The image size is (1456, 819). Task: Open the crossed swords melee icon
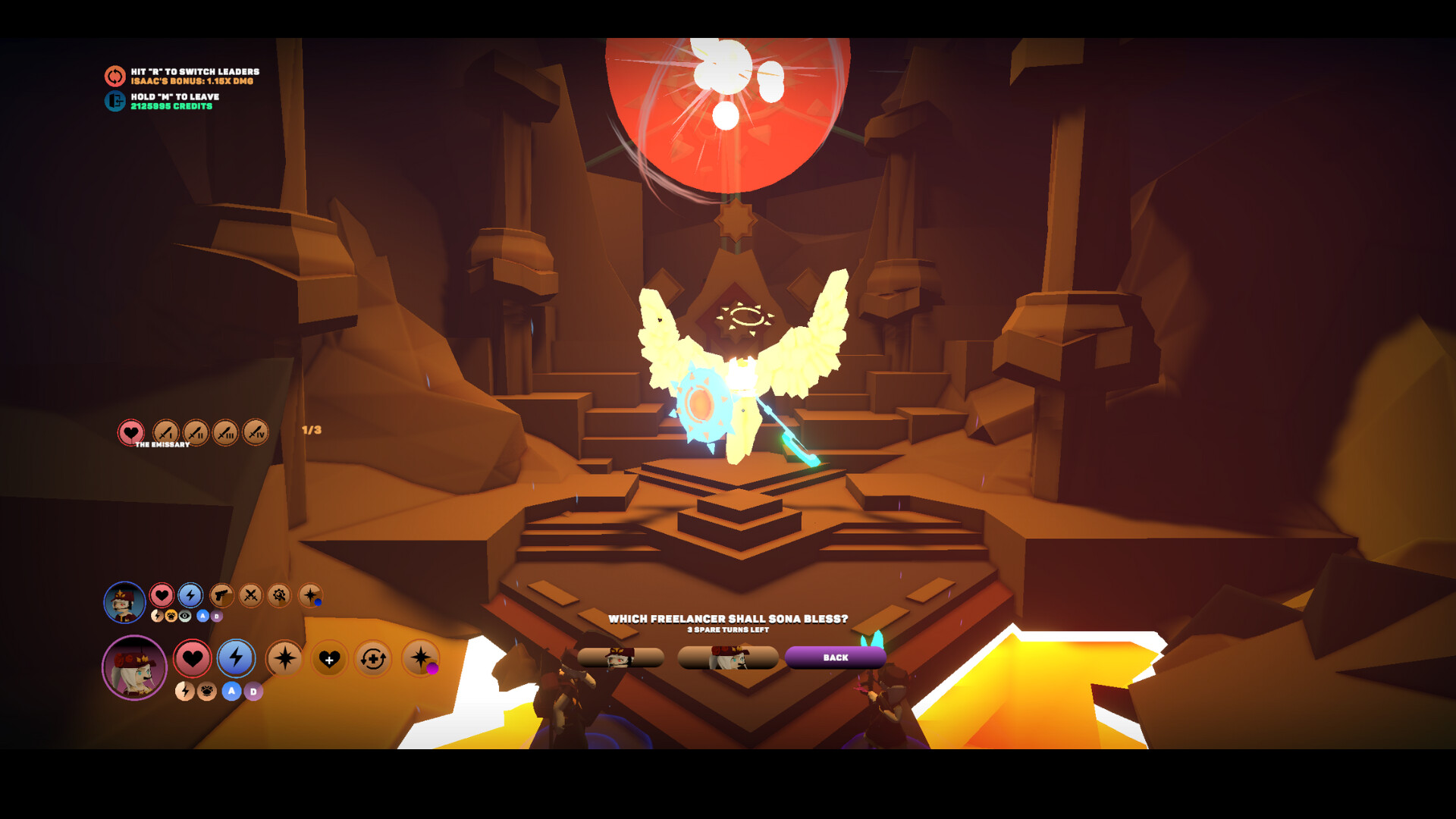pos(249,595)
